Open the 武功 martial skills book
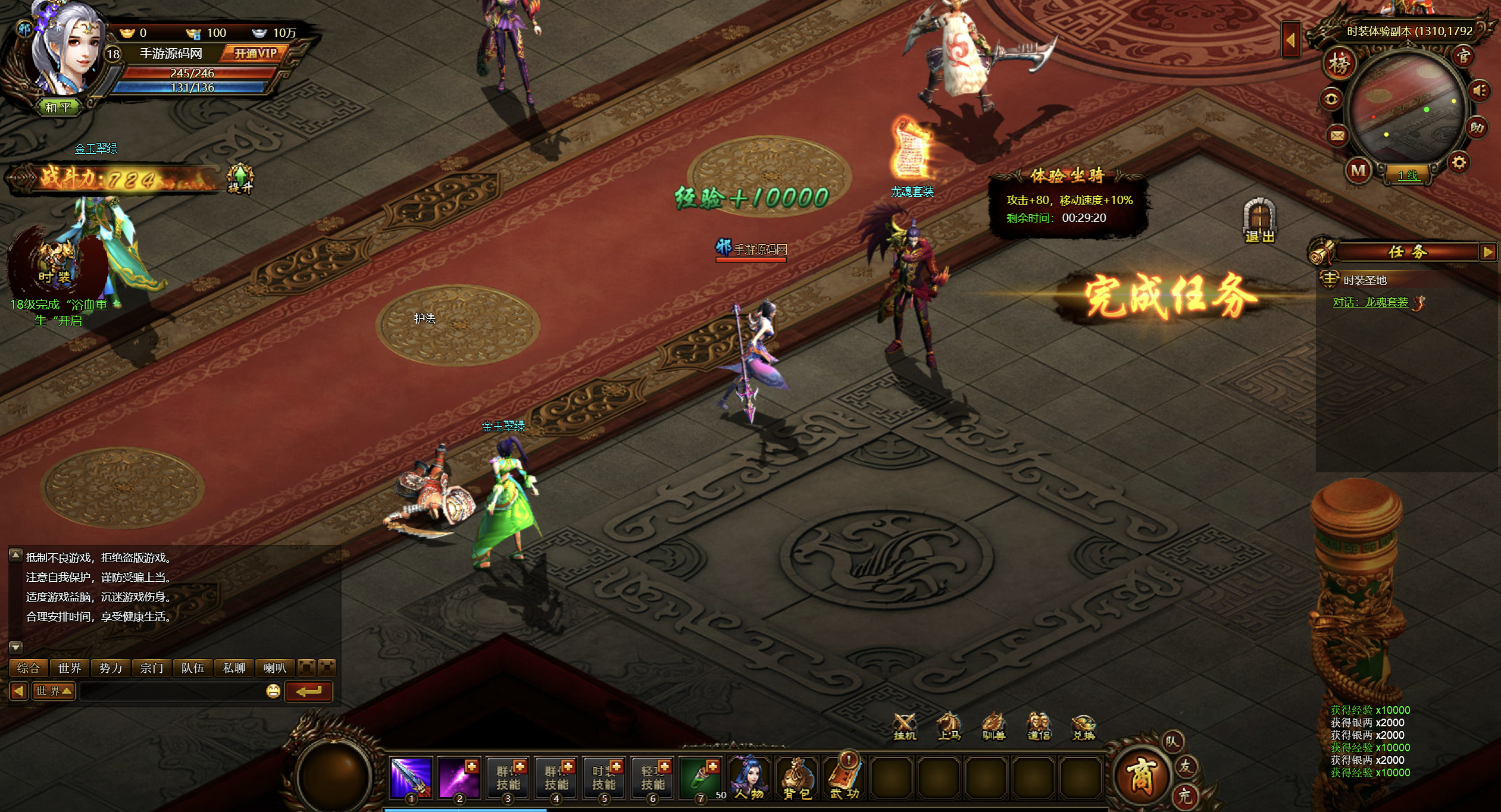This screenshot has height=812, width=1501. [x=845, y=779]
